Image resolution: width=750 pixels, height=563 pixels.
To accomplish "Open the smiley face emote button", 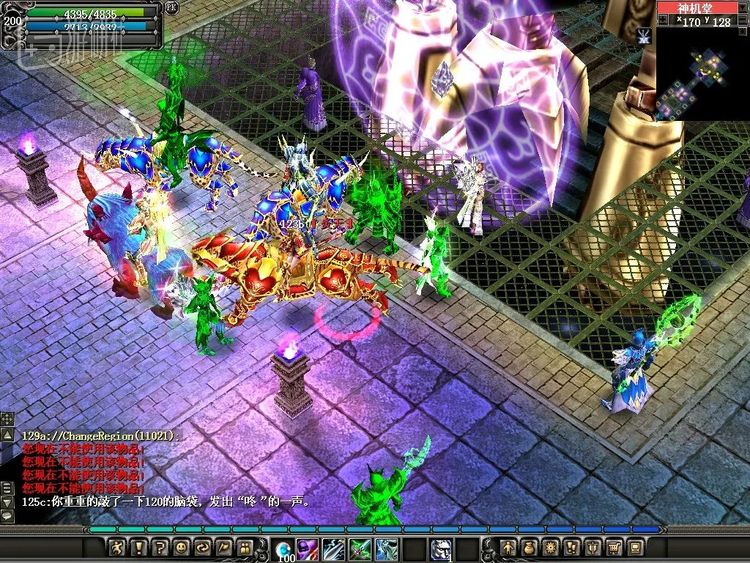I will pos(180,548).
